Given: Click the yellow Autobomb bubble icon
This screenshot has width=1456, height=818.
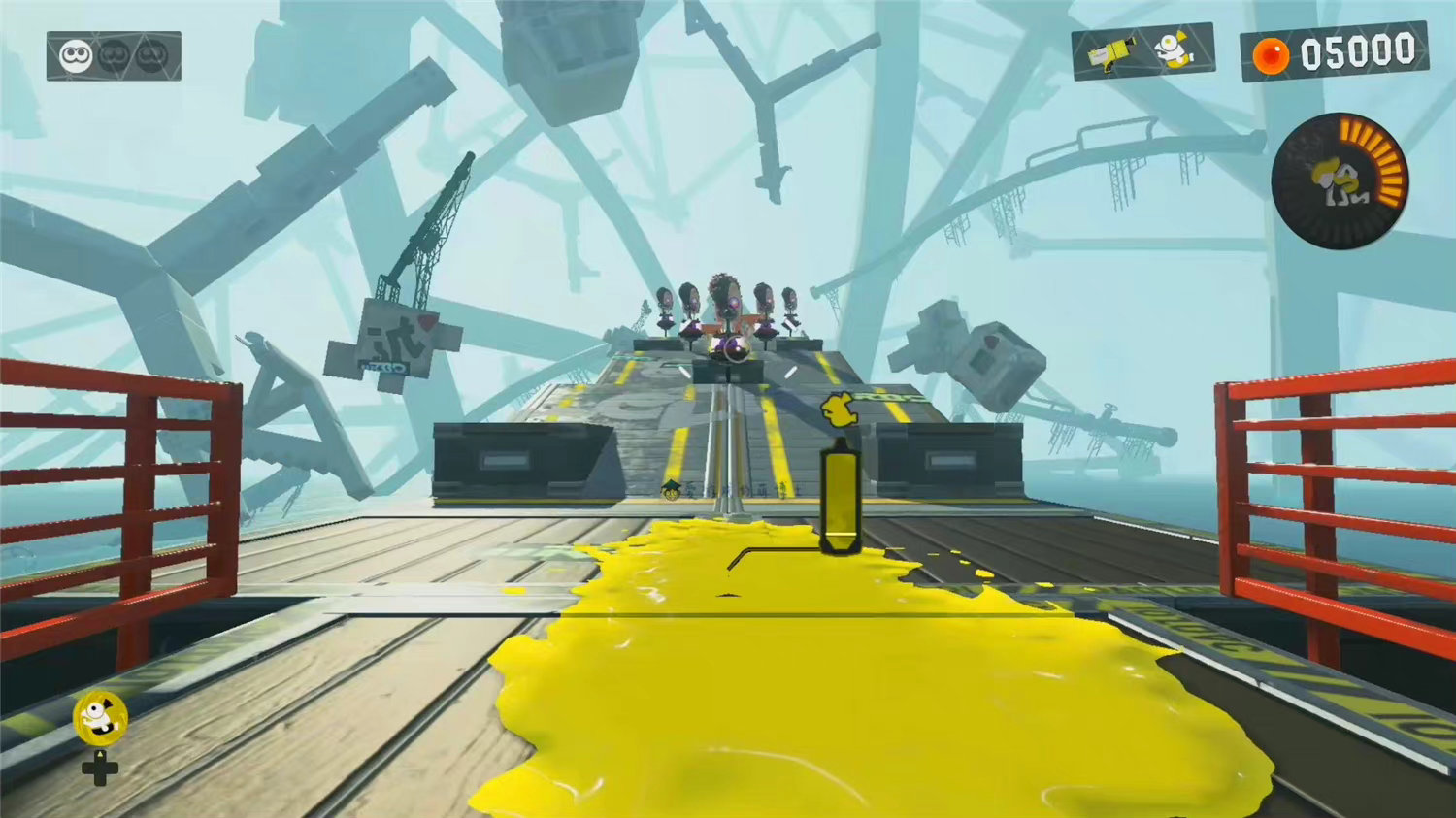Looking at the screenshot, I should (x=100, y=718).
